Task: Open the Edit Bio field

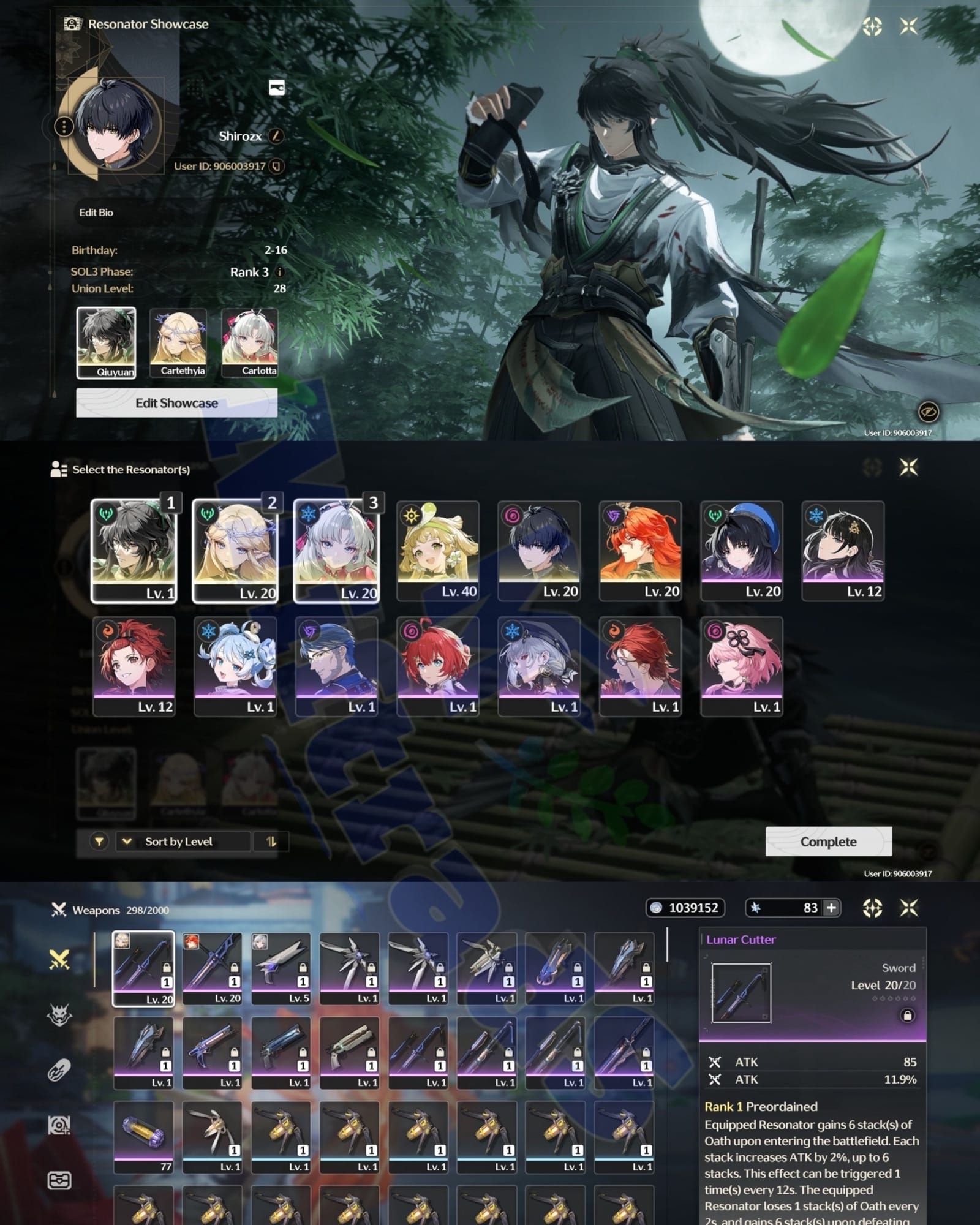Action: [x=96, y=213]
